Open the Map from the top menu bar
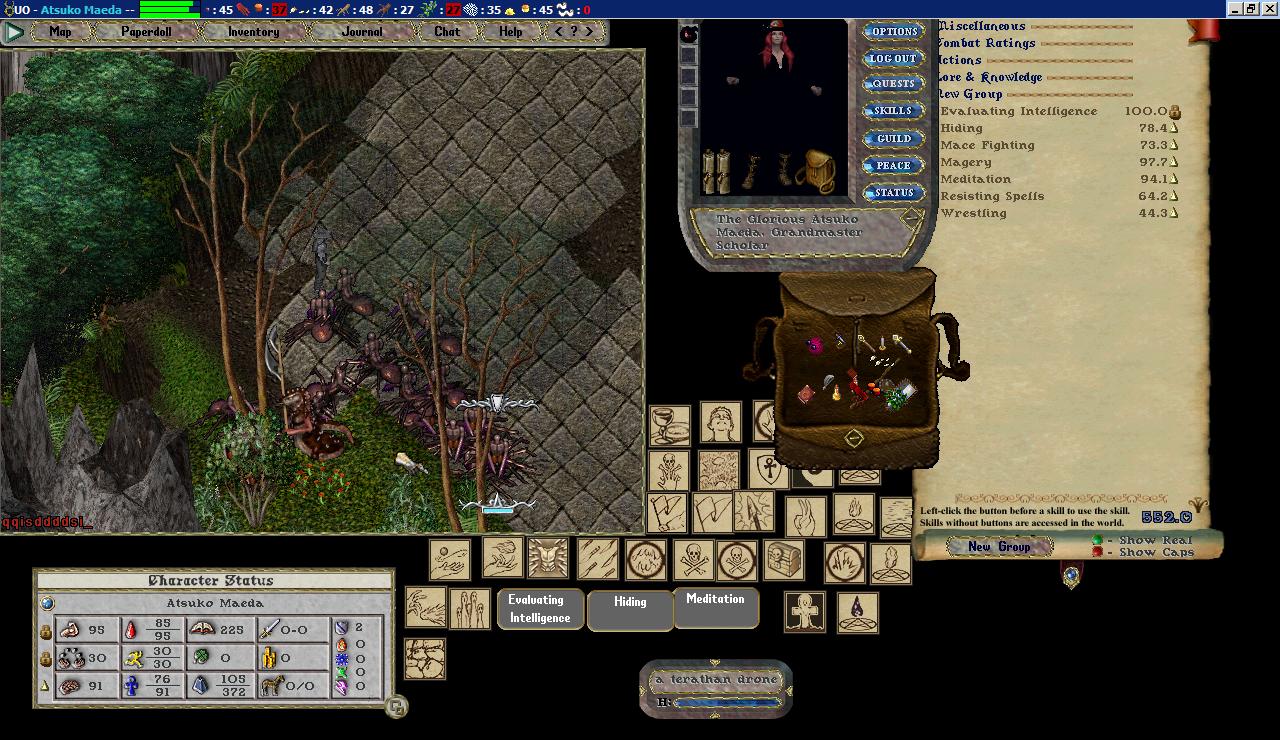The height and width of the screenshot is (740, 1280). (x=60, y=32)
